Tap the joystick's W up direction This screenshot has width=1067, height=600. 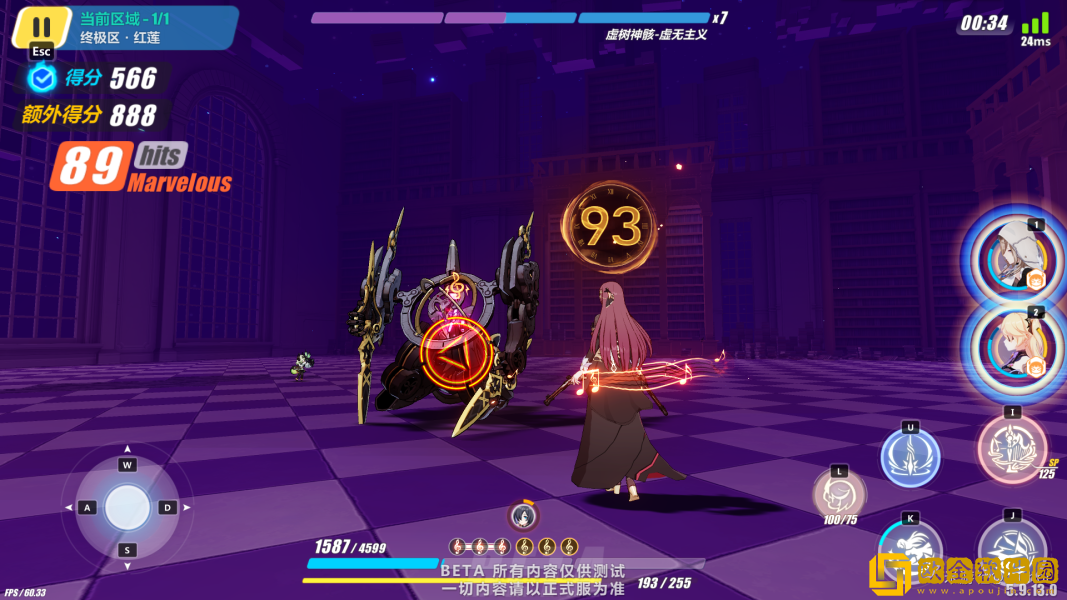point(127,465)
